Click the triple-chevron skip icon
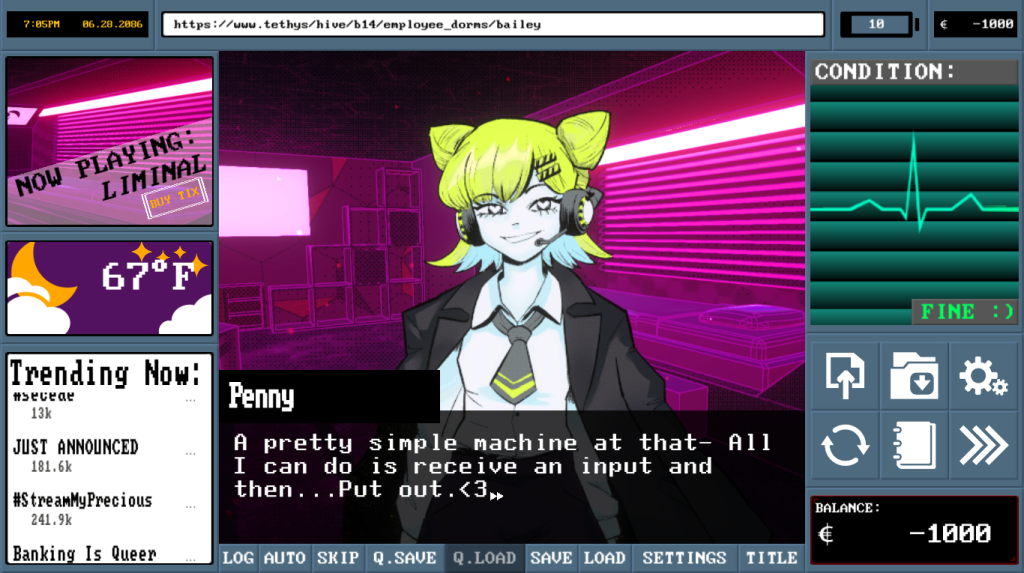The image size is (1024, 573). 983,445
